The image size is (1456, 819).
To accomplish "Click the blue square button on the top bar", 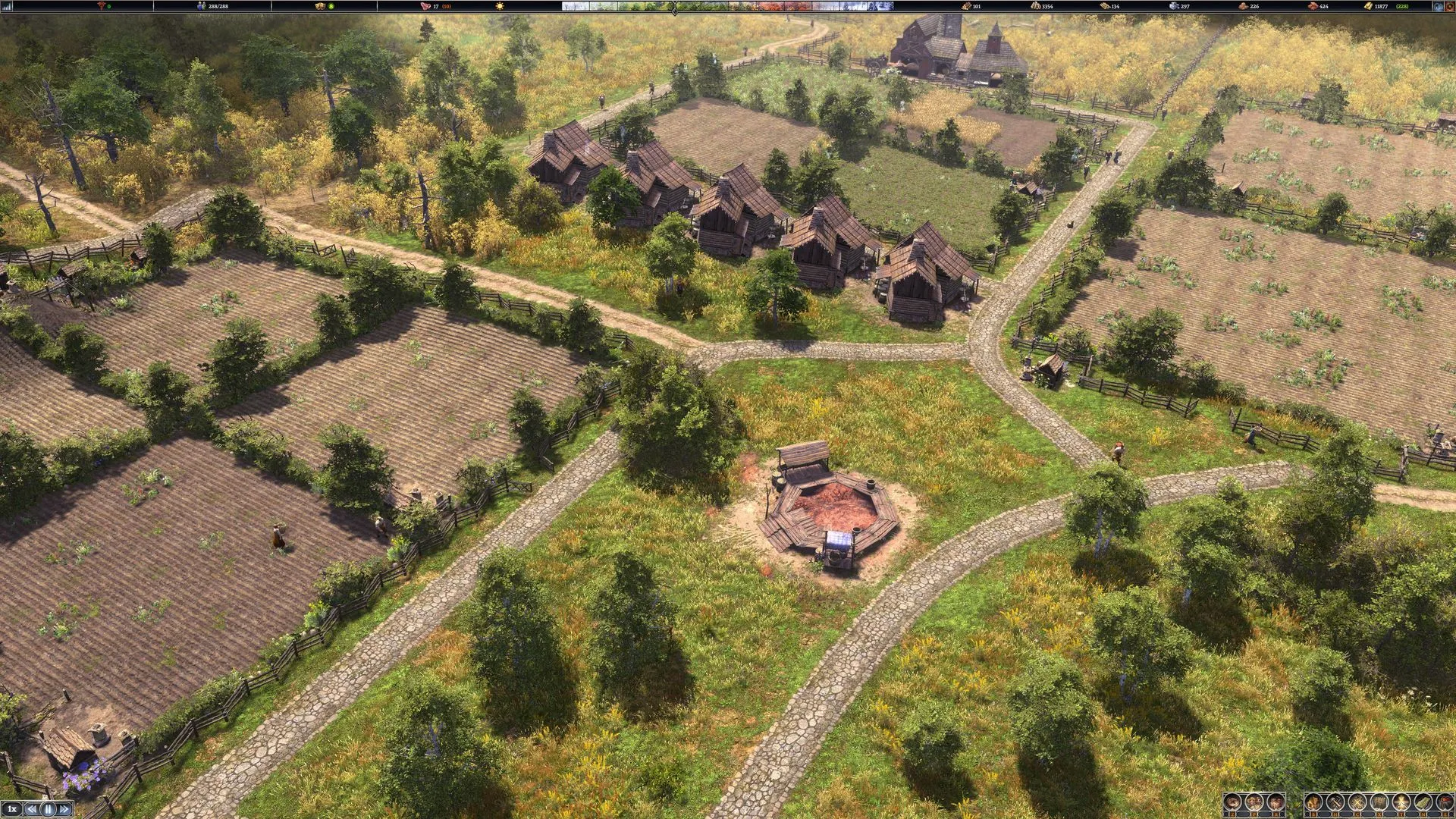I will point(1438,6).
